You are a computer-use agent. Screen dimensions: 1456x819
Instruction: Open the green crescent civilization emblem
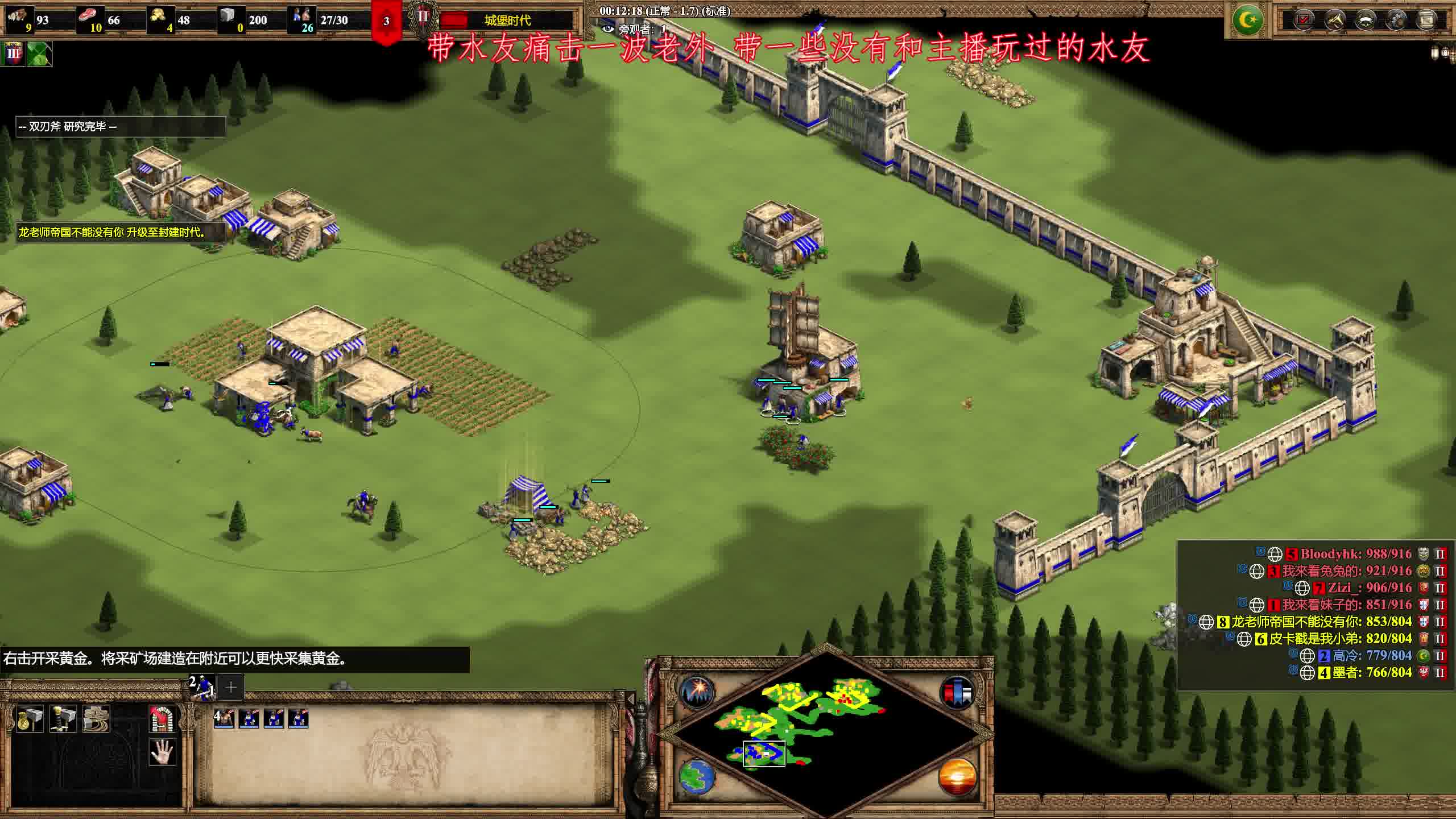click(1248, 20)
